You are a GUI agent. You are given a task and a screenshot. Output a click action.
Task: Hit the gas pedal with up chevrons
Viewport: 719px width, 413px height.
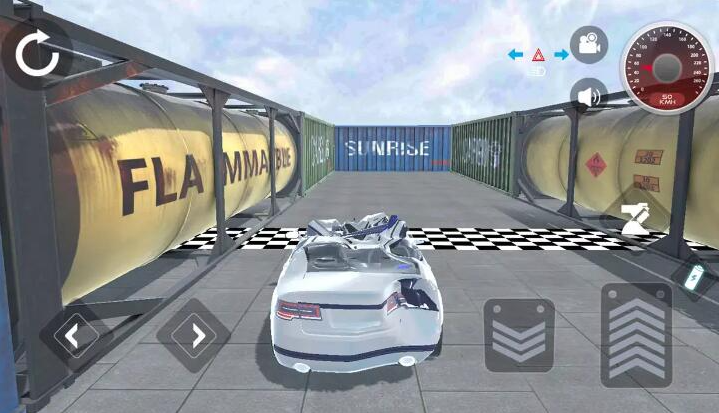636,335
